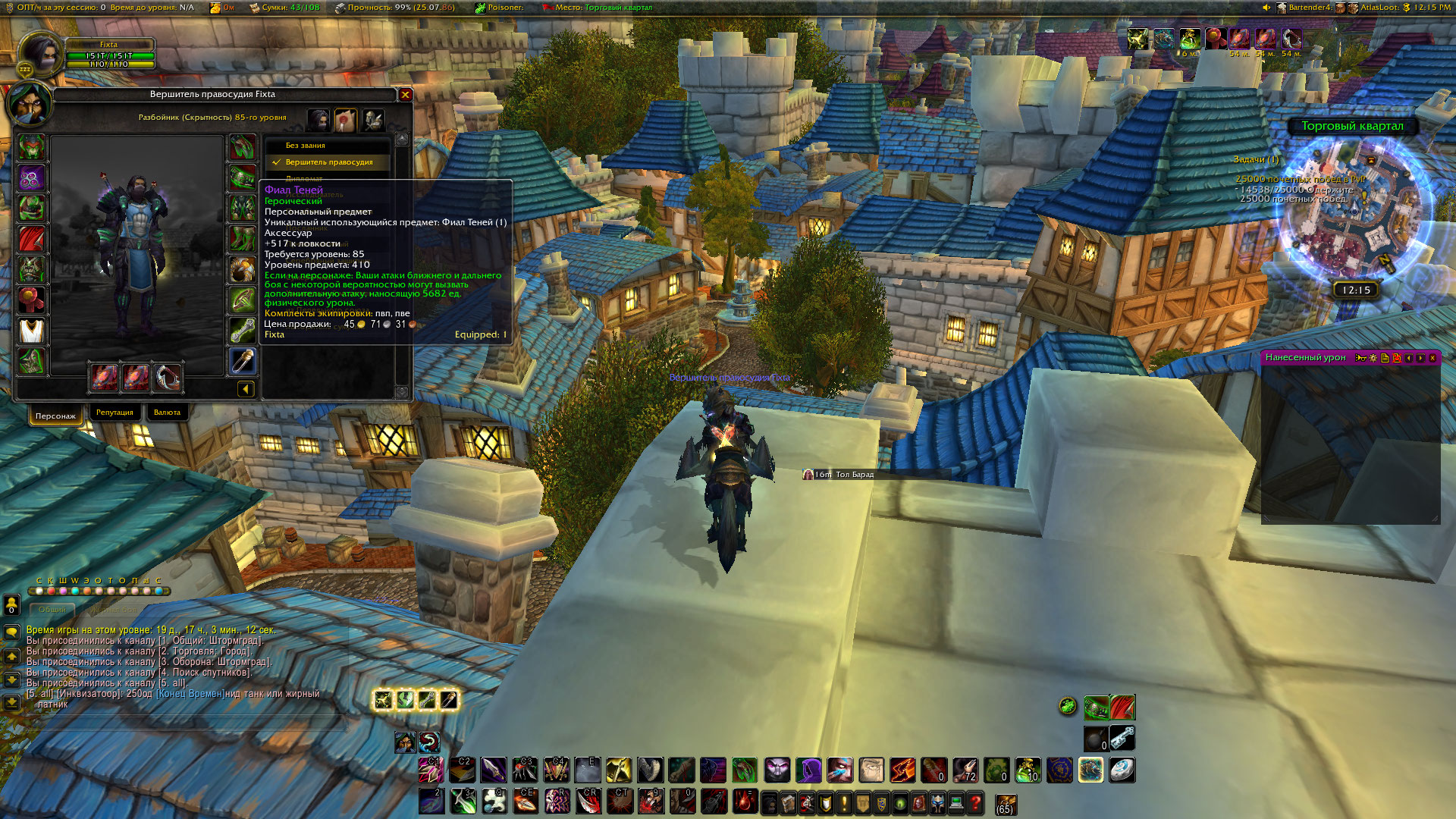Click the red cloak equipment slot

click(x=31, y=239)
